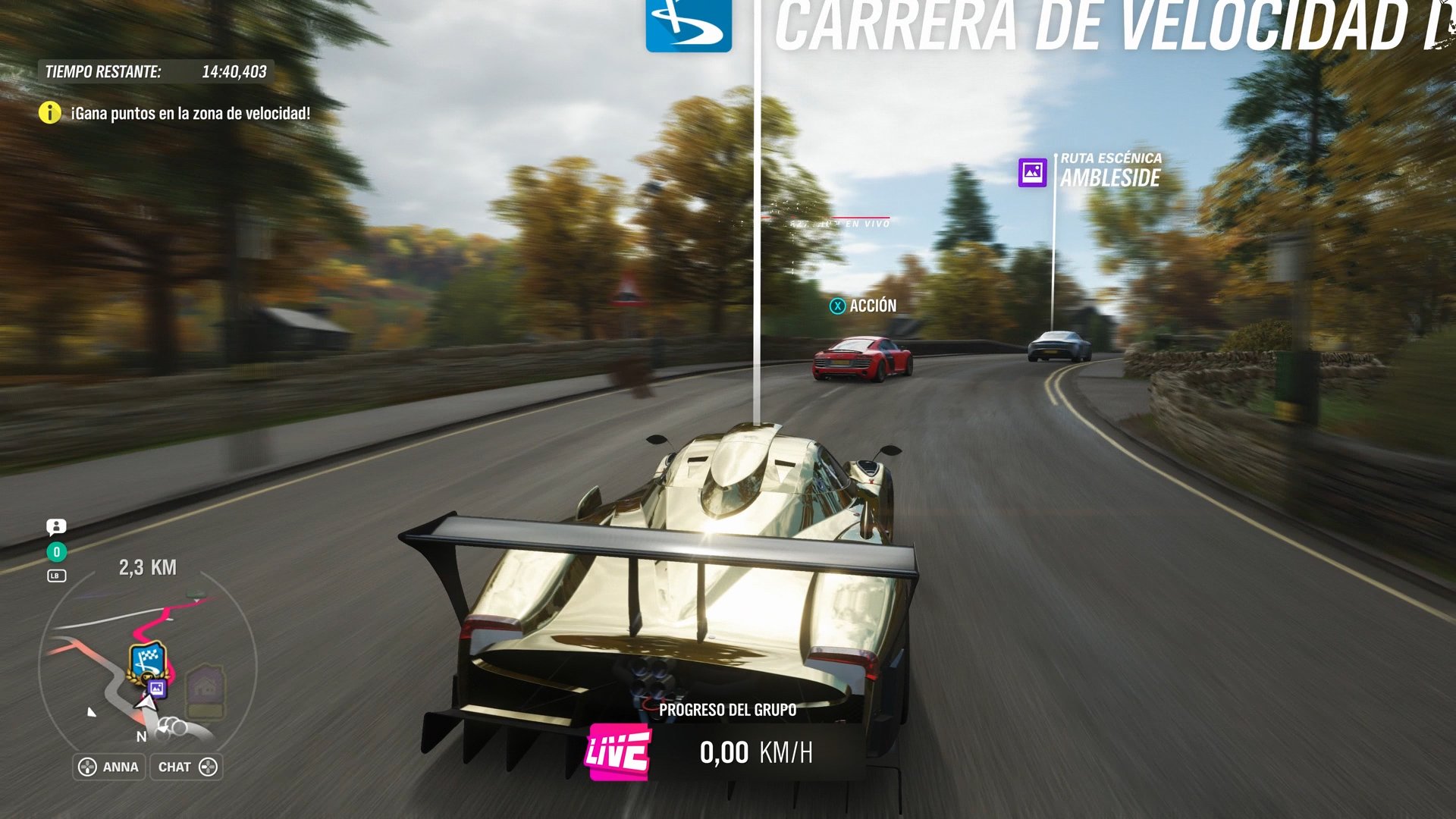Viewport: 1456px width, 819px height.
Task: Click the 0,00 KM/H speed progress readout
Action: coord(755,753)
